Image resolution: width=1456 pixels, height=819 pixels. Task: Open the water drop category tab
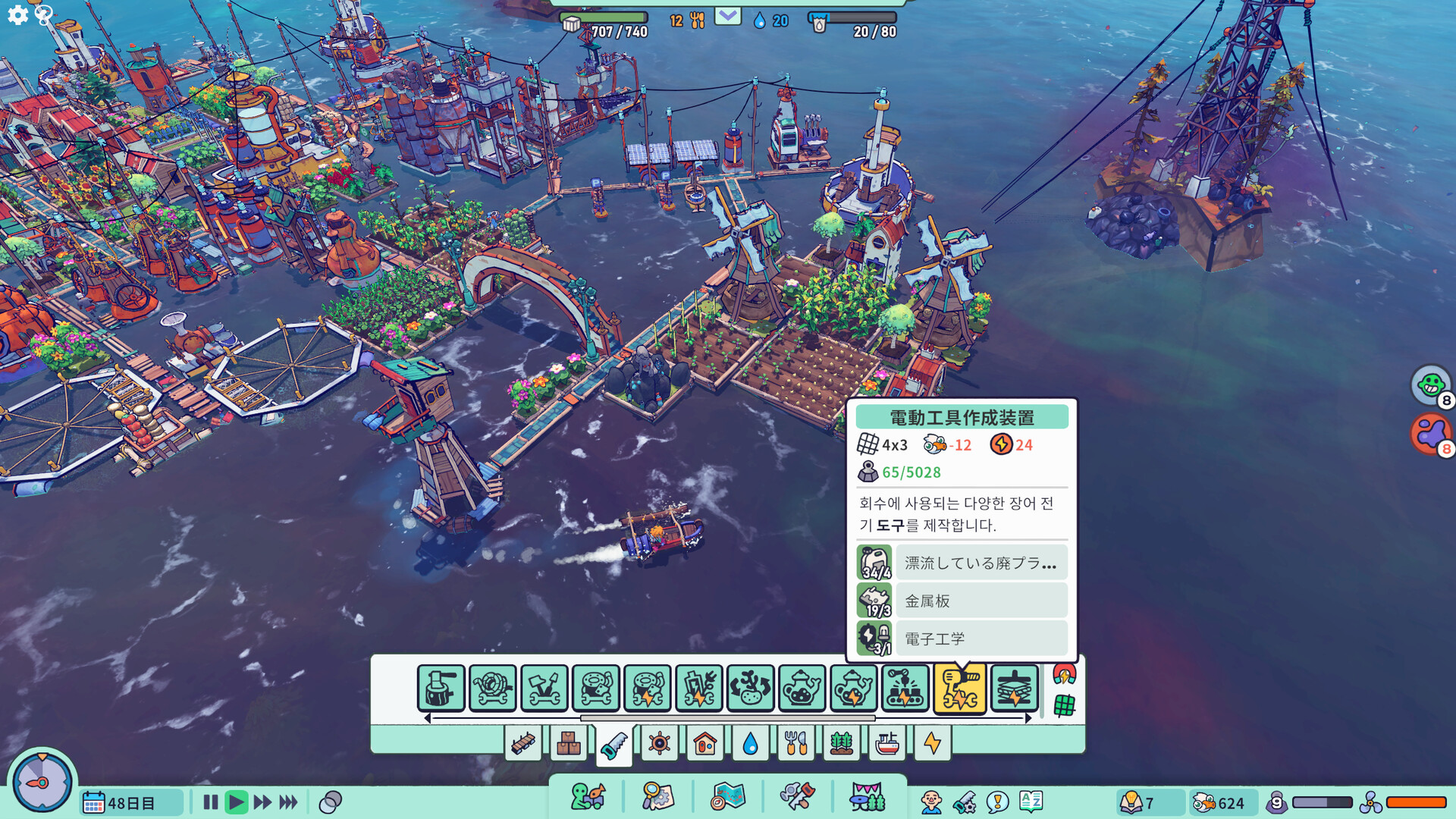750,744
